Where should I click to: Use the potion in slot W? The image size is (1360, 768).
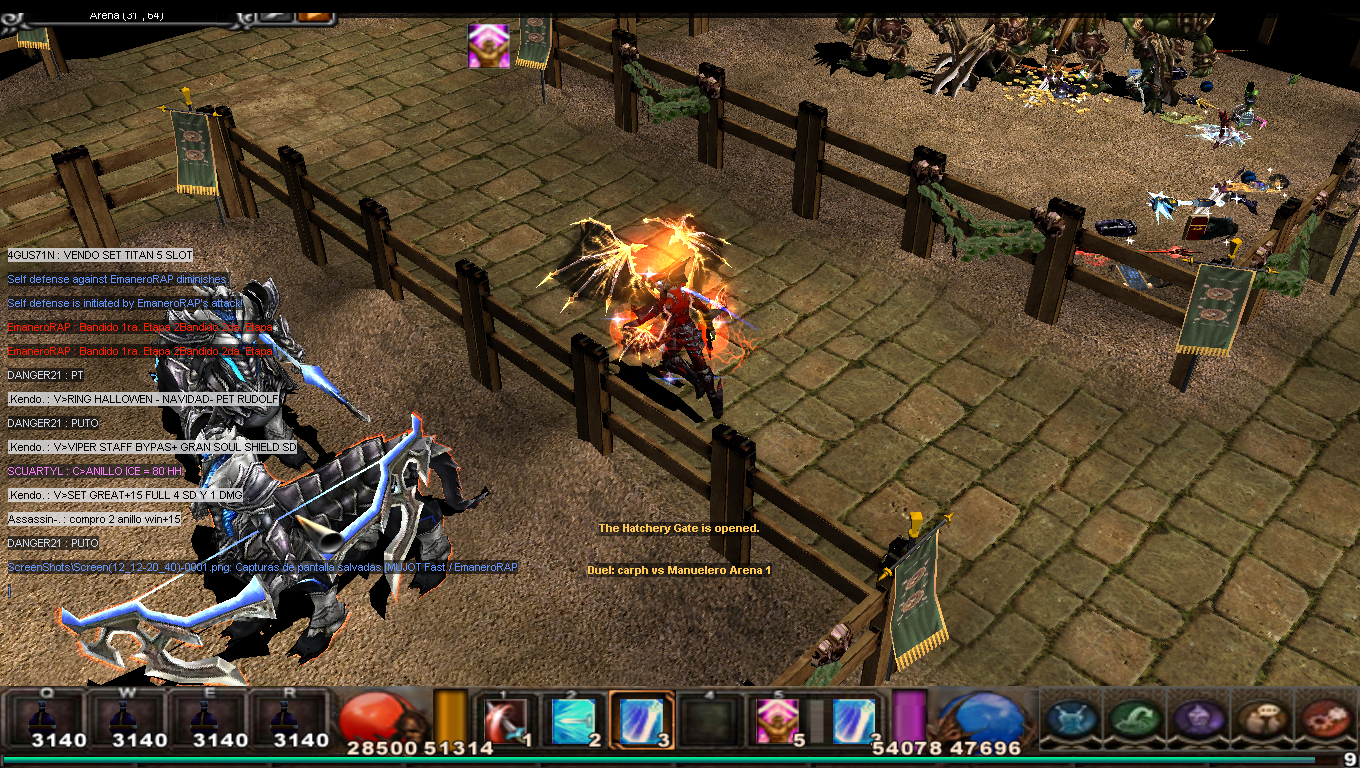pos(127,720)
